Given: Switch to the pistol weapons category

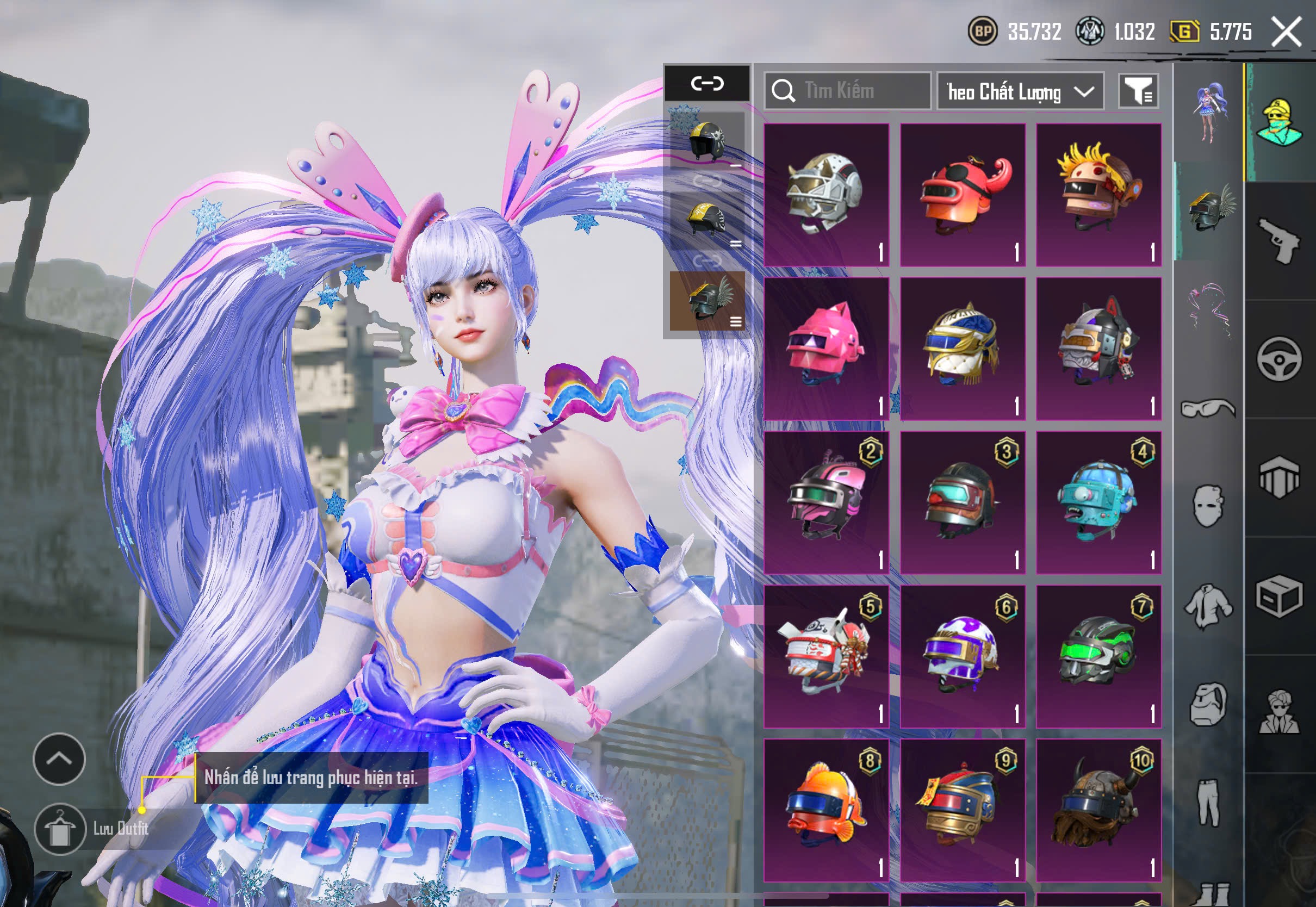Looking at the screenshot, I should (1279, 240).
